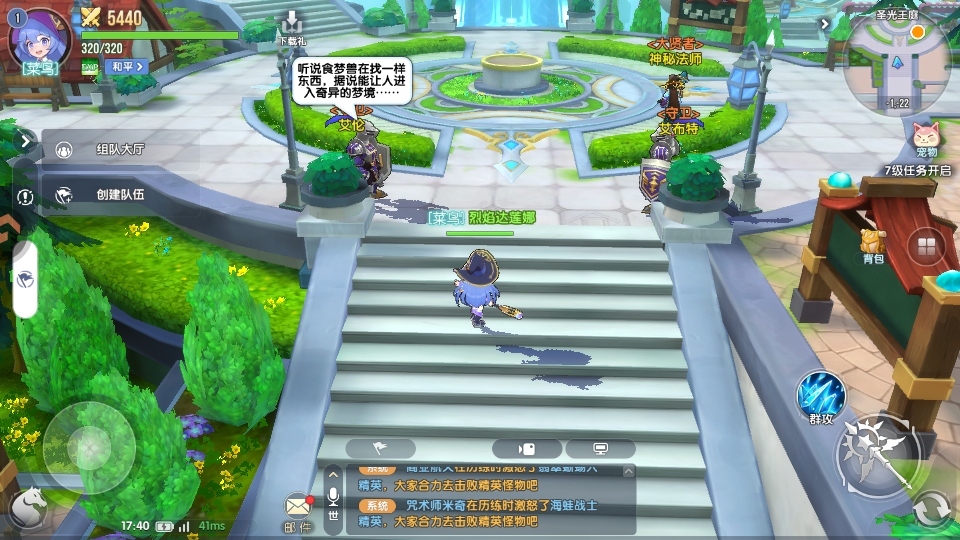This screenshot has width=960, height=540.
Task: Switch the 和平 combat mode button
Action: [x=127, y=66]
